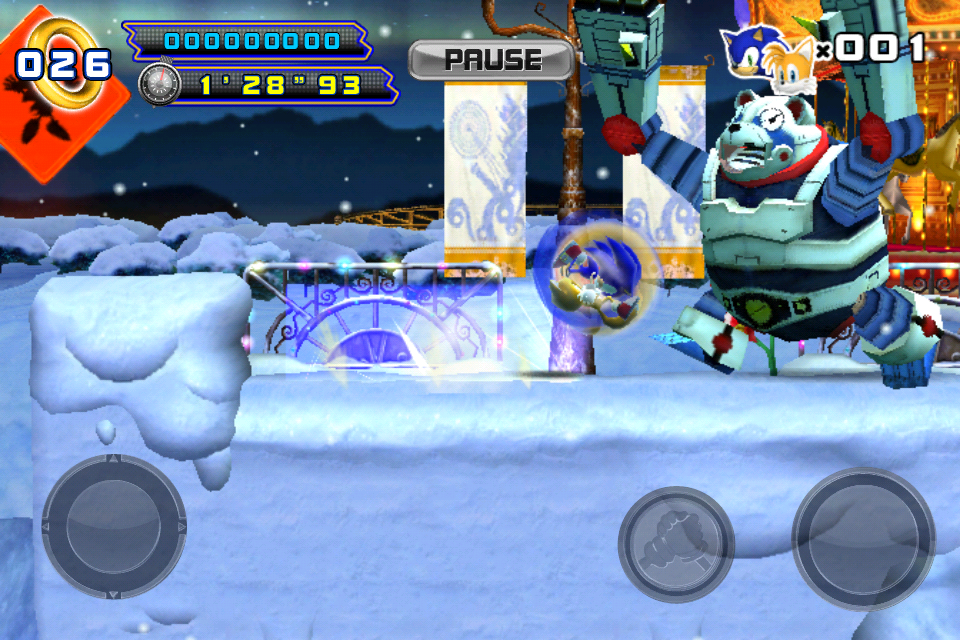Tap the PAUSE button
This screenshot has width=960, height=640.
(x=491, y=60)
